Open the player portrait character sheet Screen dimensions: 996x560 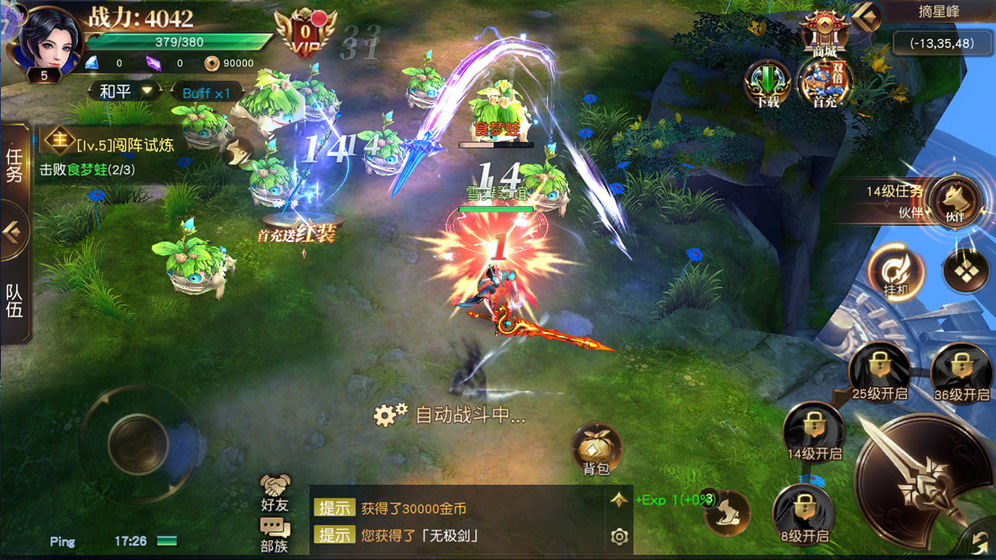pyautogui.click(x=45, y=40)
